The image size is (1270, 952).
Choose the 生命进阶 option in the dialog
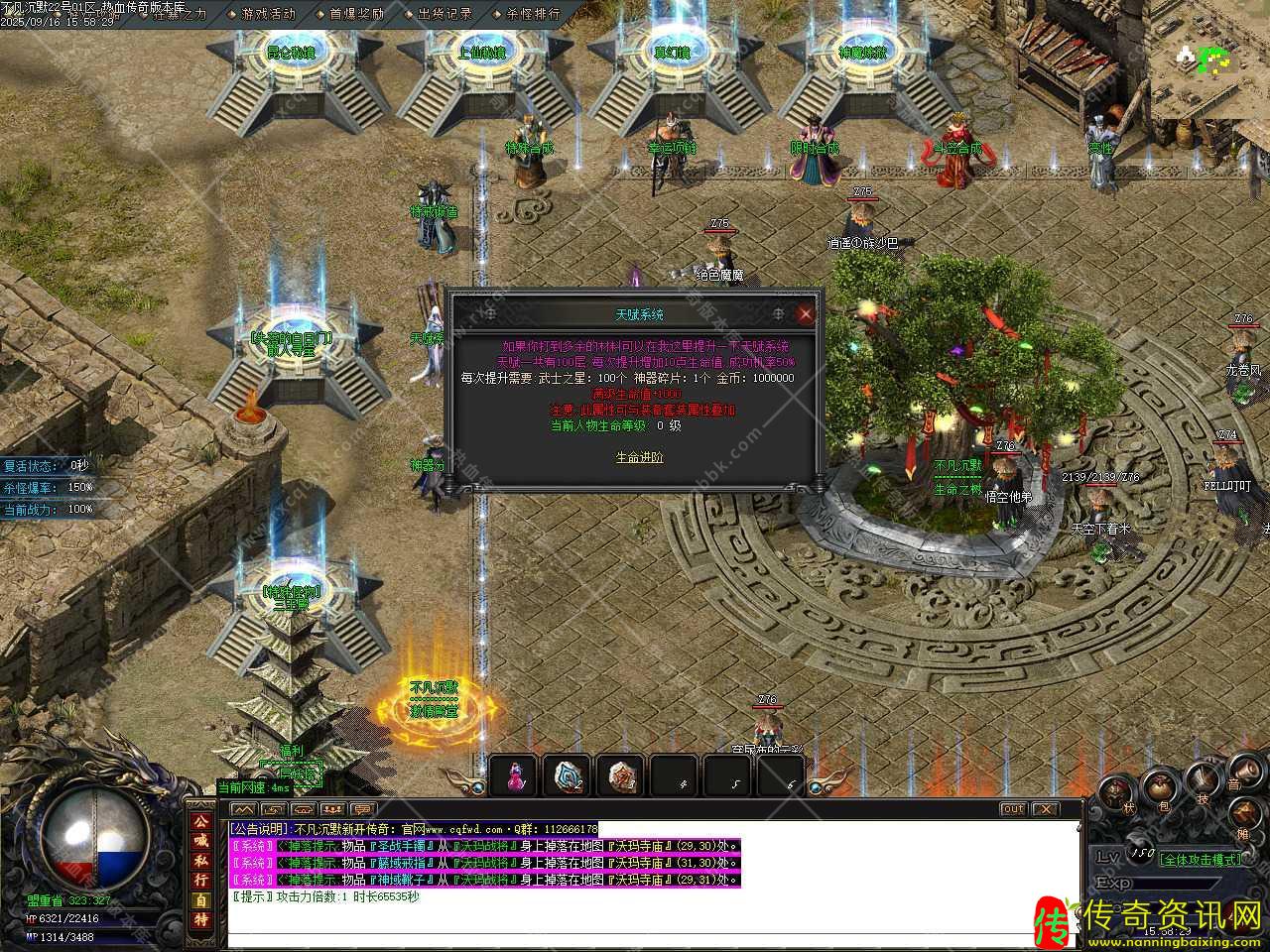[x=640, y=457]
